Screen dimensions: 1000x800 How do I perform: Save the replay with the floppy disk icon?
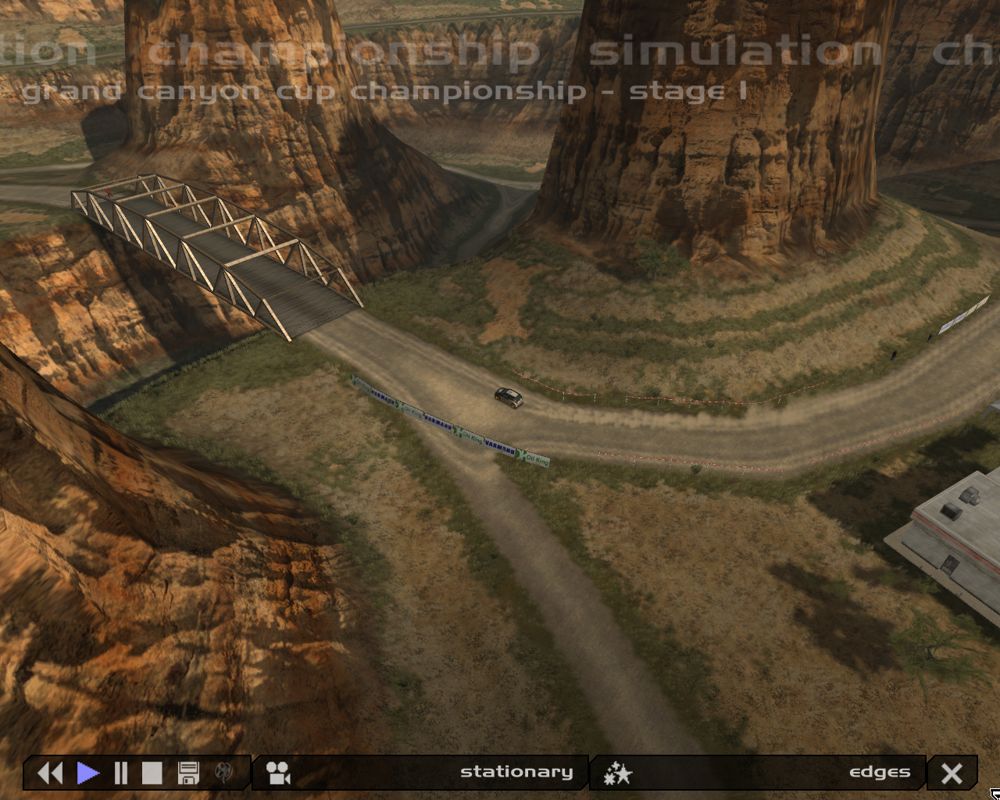pyautogui.click(x=188, y=773)
